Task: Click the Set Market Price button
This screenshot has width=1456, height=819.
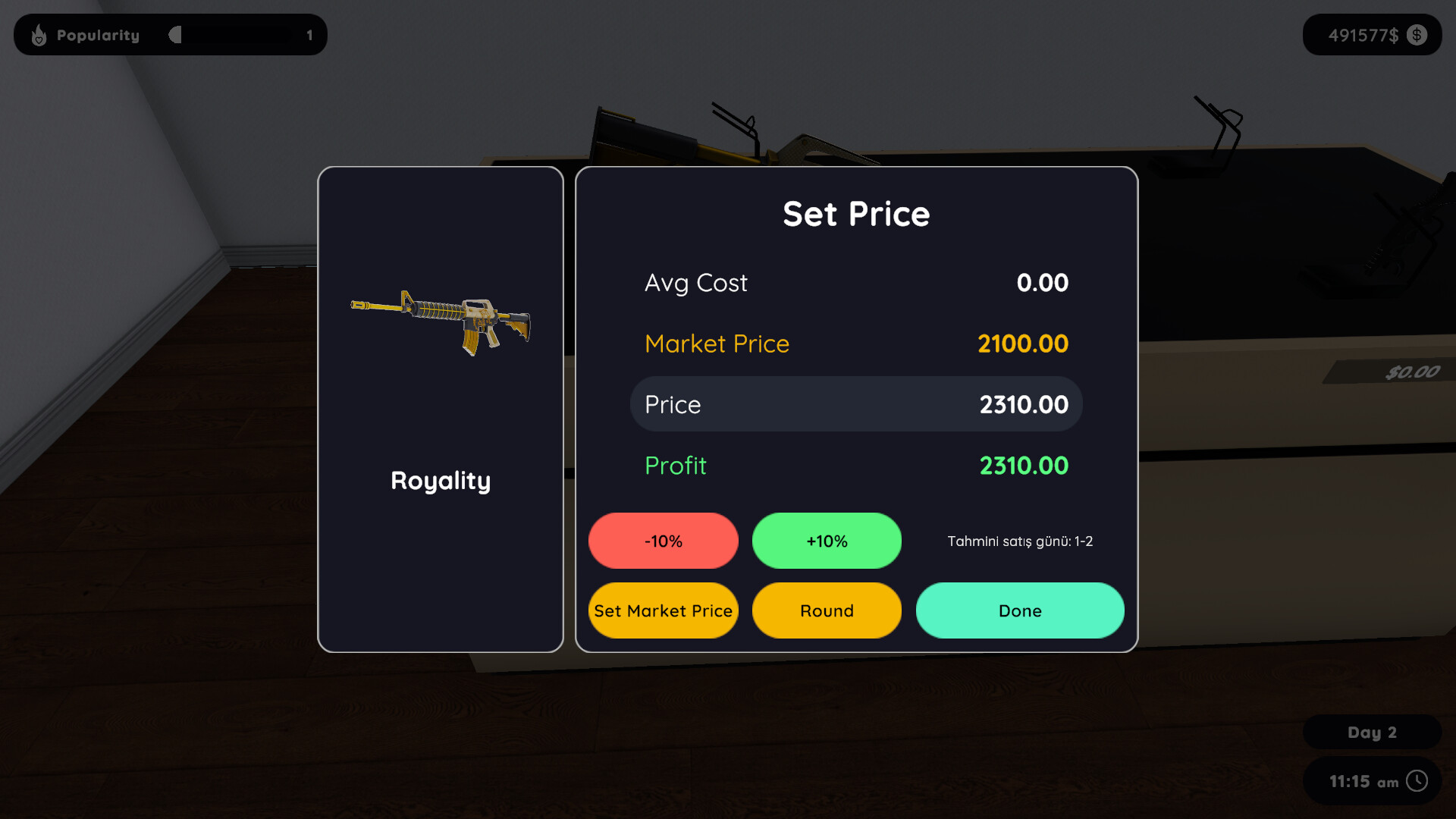Action: coord(663,610)
